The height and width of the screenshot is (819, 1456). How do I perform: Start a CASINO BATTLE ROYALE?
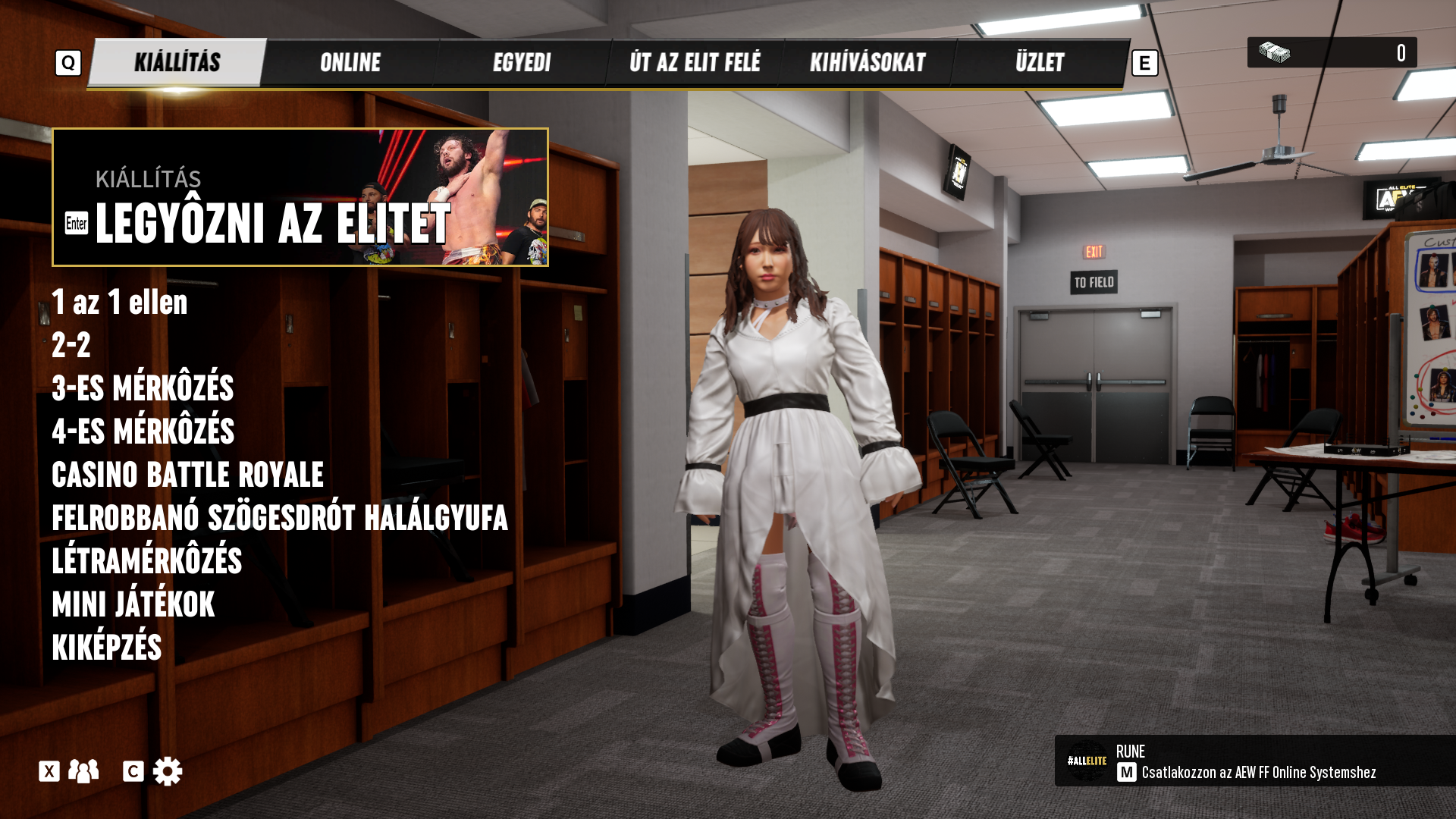(x=187, y=475)
